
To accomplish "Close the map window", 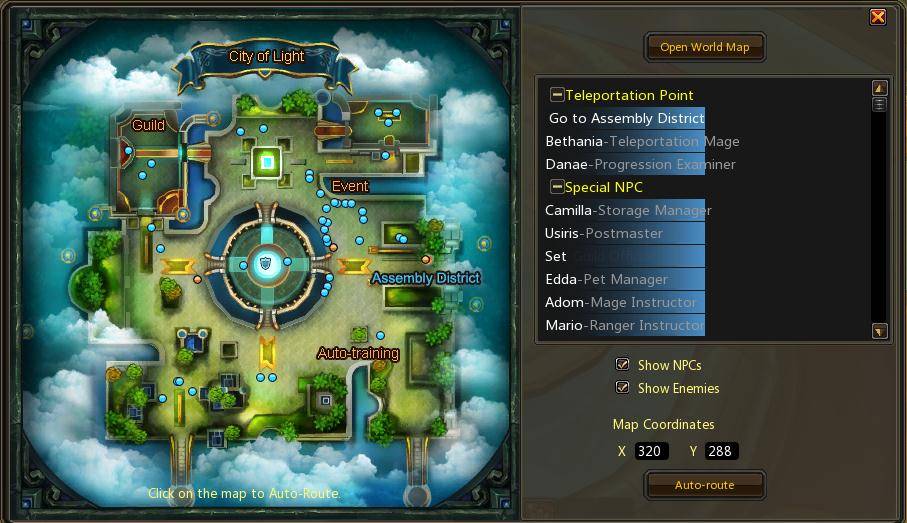I will [x=877, y=16].
